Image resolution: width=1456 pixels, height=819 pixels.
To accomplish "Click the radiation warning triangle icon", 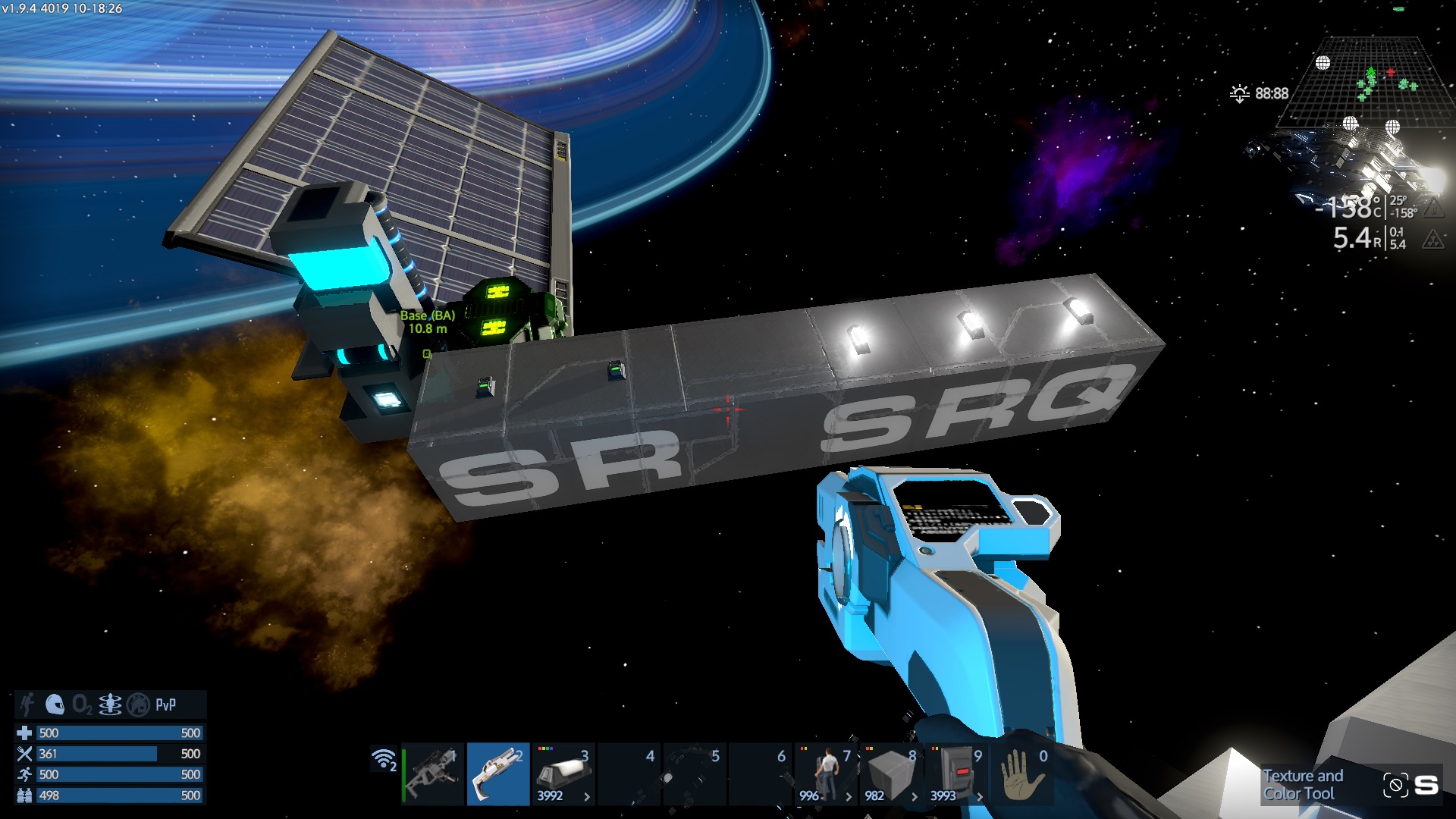I will (1432, 240).
